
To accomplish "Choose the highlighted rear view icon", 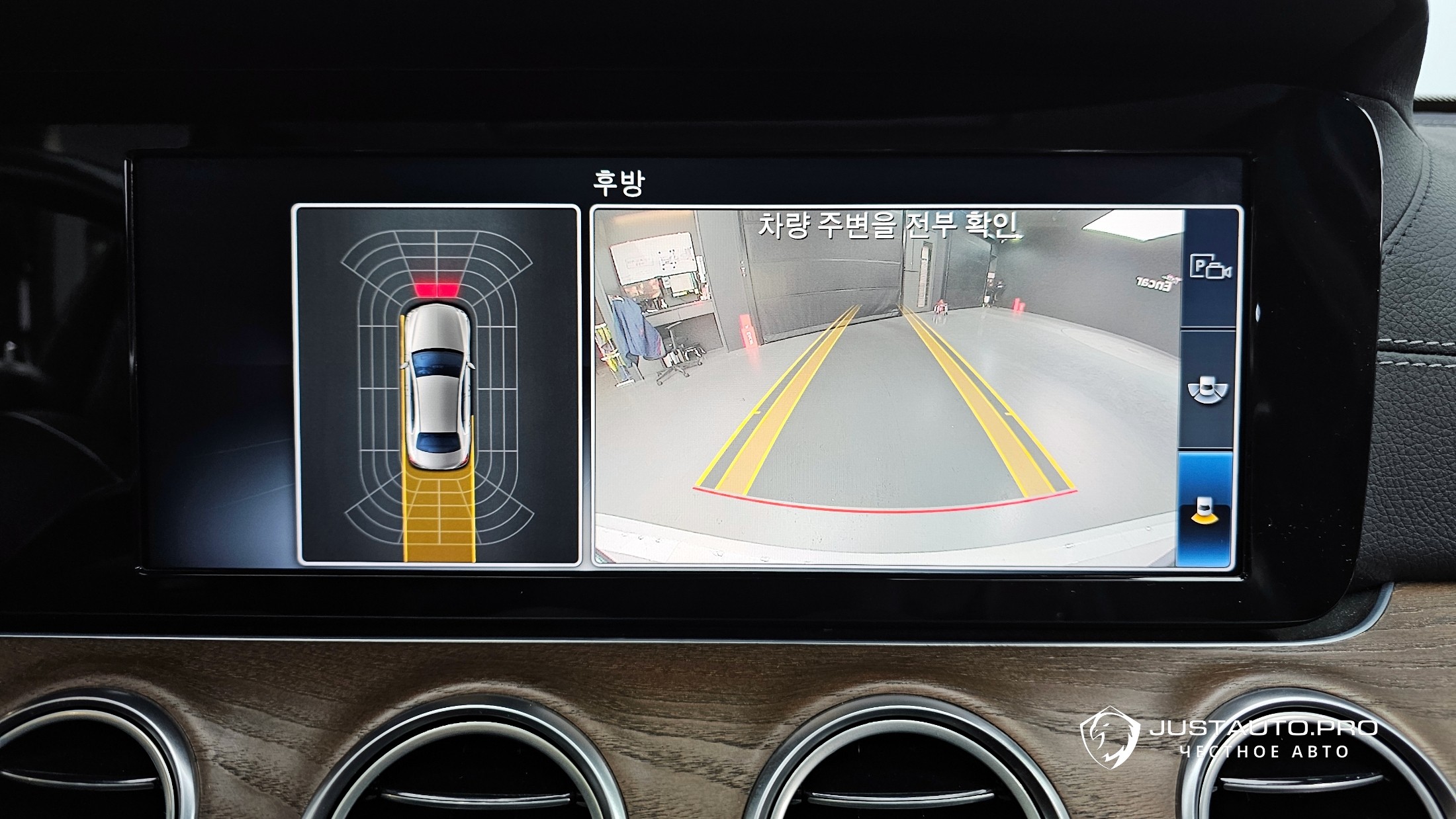I will pos(1206,511).
